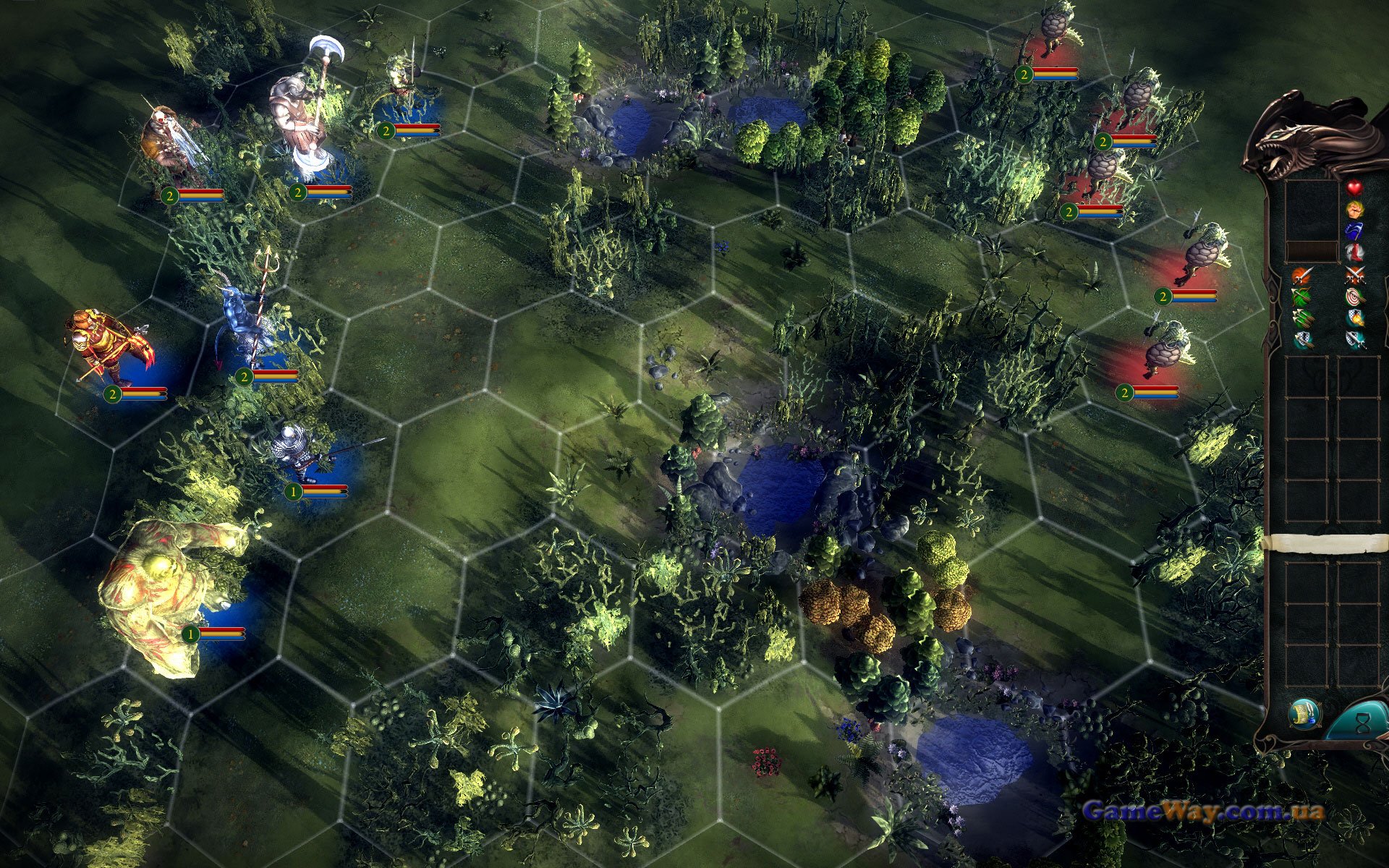Click the red winged boot icon
This screenshot has height=868, width=1389.
tap(1354, 252)
